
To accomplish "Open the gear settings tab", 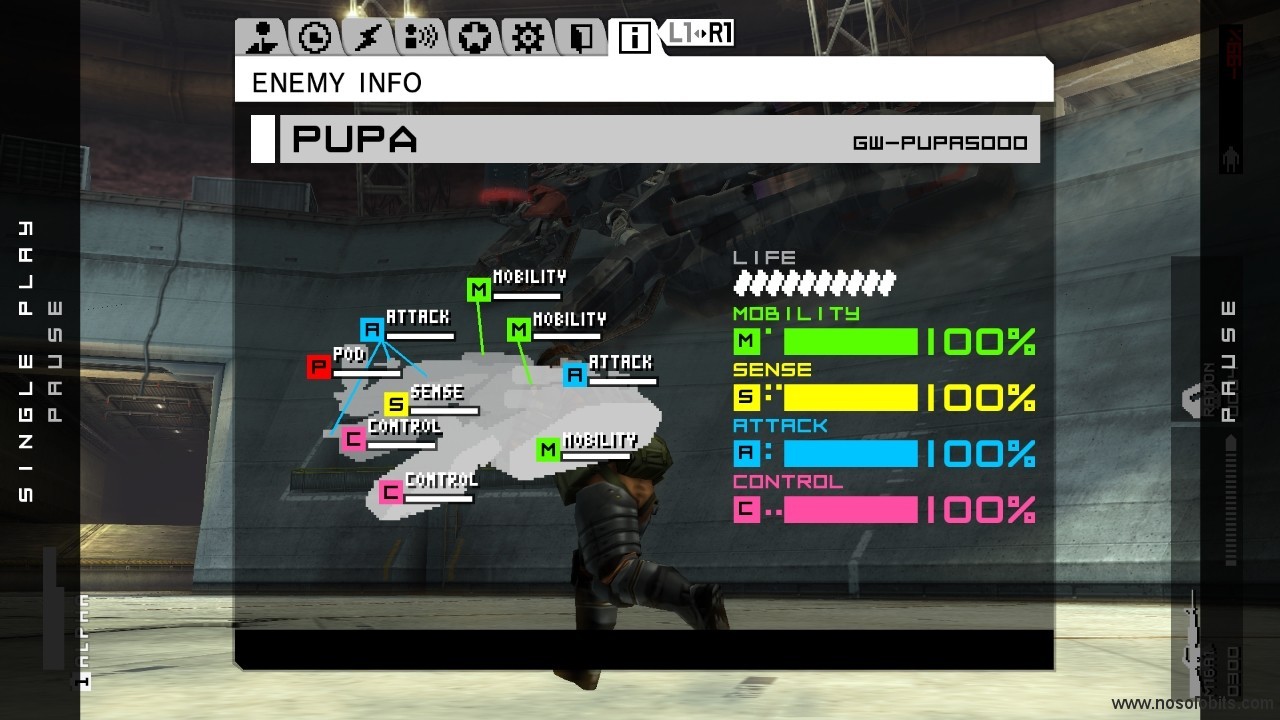I will tap(527, 38).
